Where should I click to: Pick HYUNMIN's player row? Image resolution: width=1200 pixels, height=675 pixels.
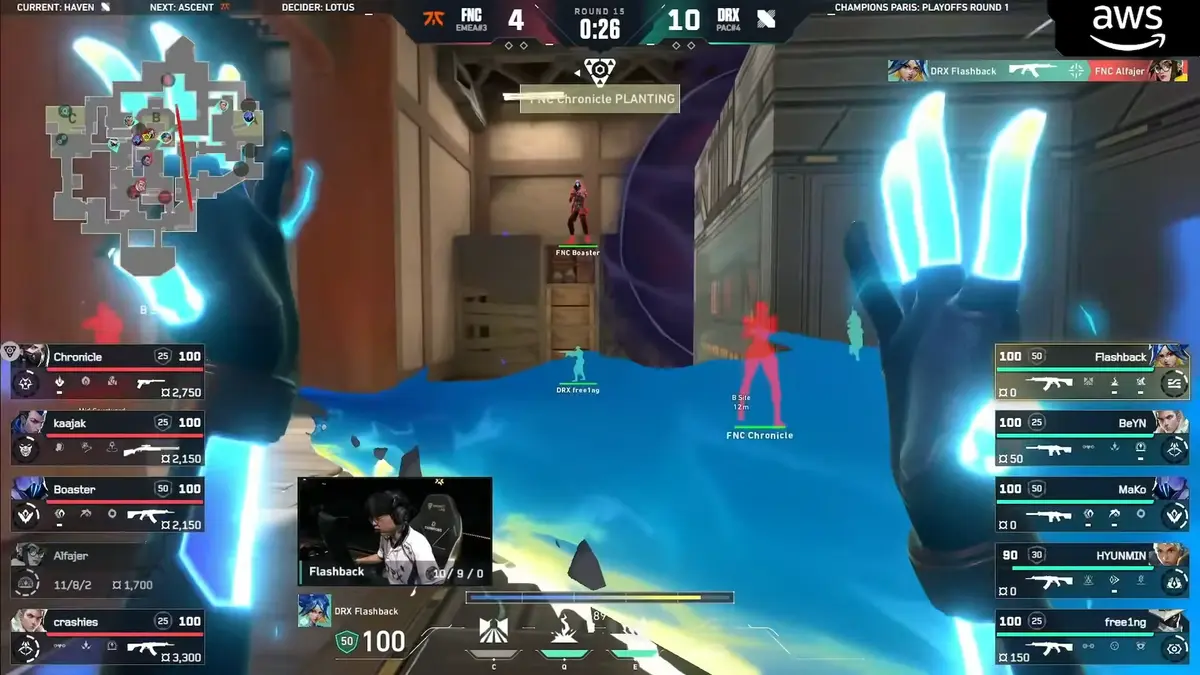(1091, 570)
